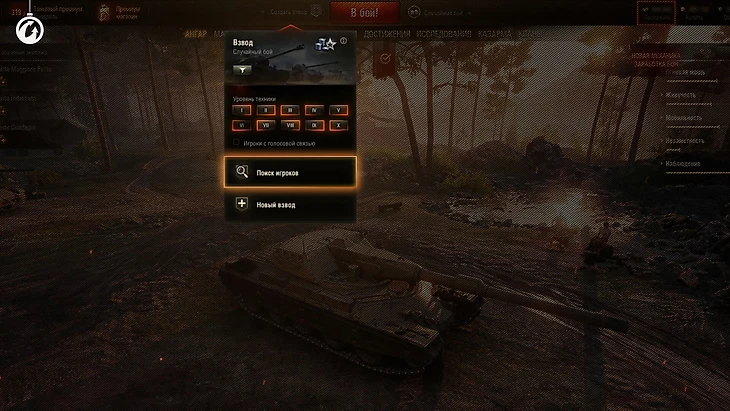
Task: Show platoon info via the «i» icon
Action: pyautogui.click(x=343, y=41)
